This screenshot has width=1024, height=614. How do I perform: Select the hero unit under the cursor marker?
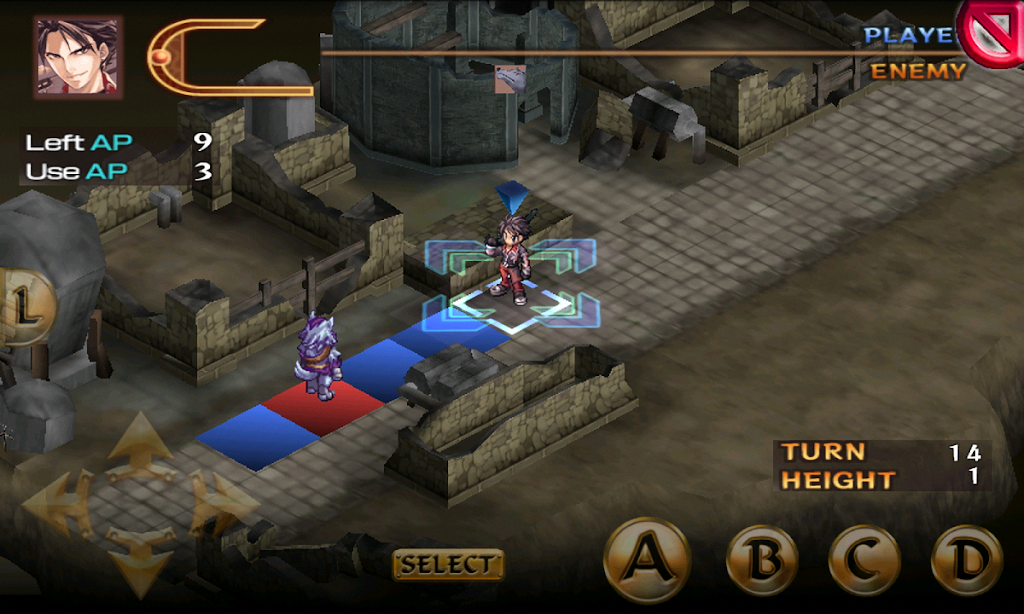tap(512, 257)
